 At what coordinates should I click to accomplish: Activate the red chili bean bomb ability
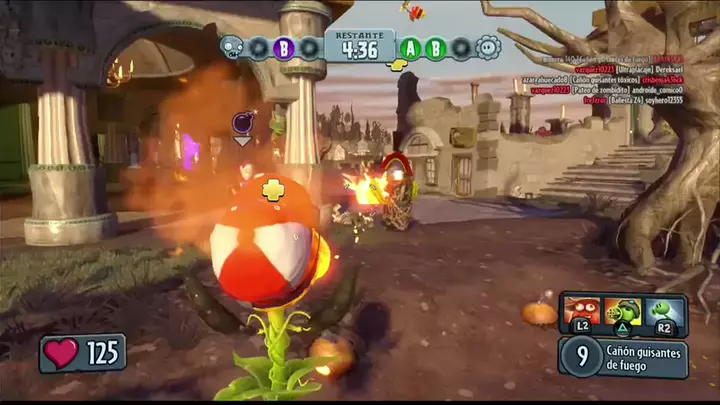tap(581, 310)
